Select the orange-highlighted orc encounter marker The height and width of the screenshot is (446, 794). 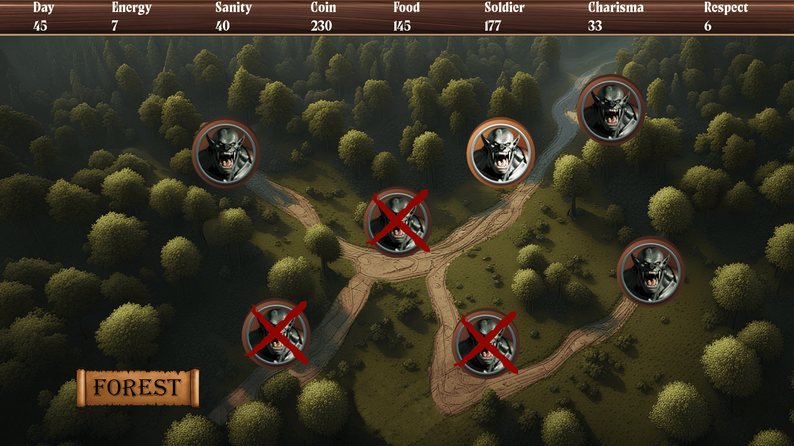500,152
